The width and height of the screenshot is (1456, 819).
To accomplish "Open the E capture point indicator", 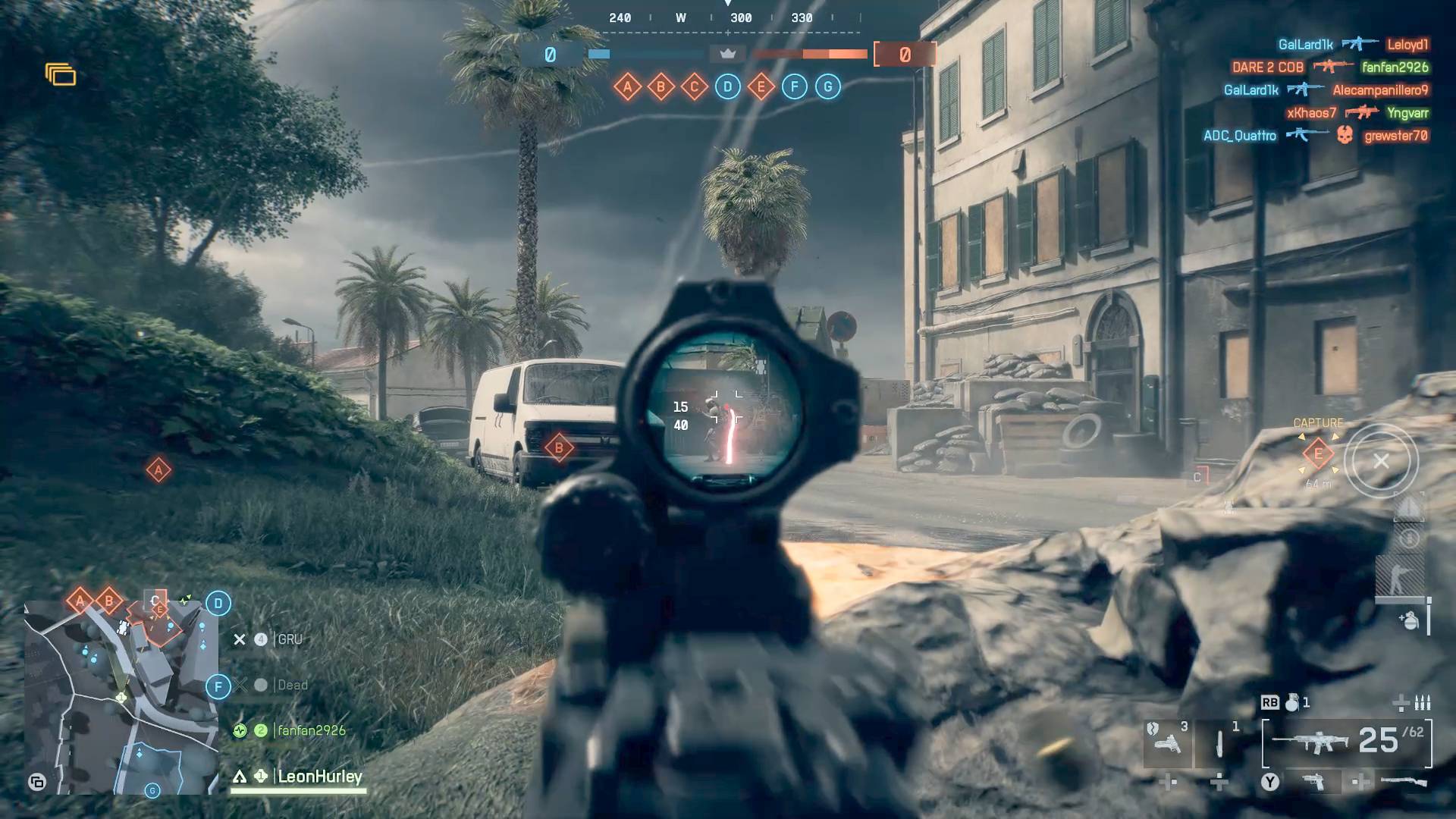I will coord(1317,453).
